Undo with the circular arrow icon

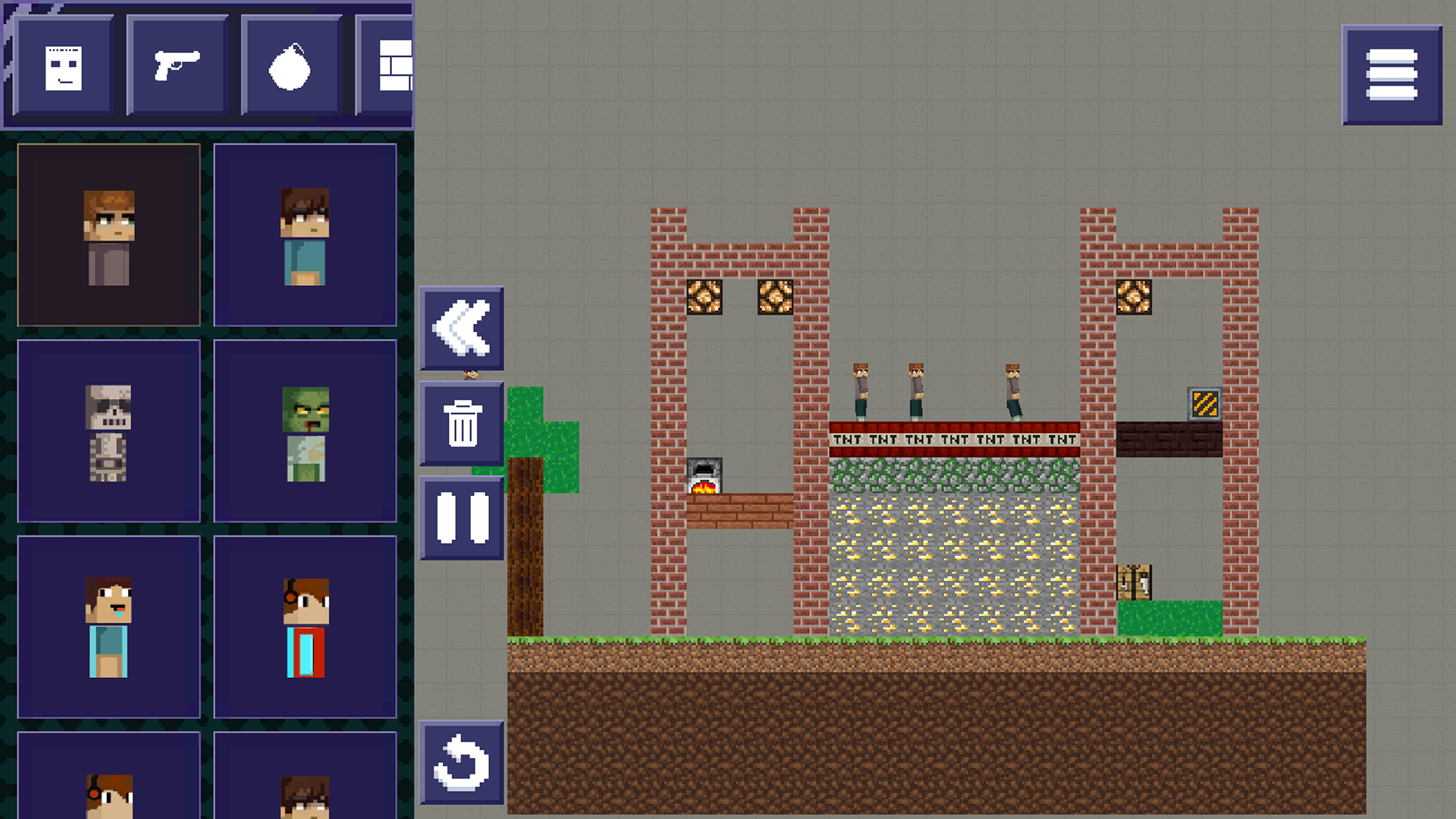pyautogui.click(x=461, y=764)
